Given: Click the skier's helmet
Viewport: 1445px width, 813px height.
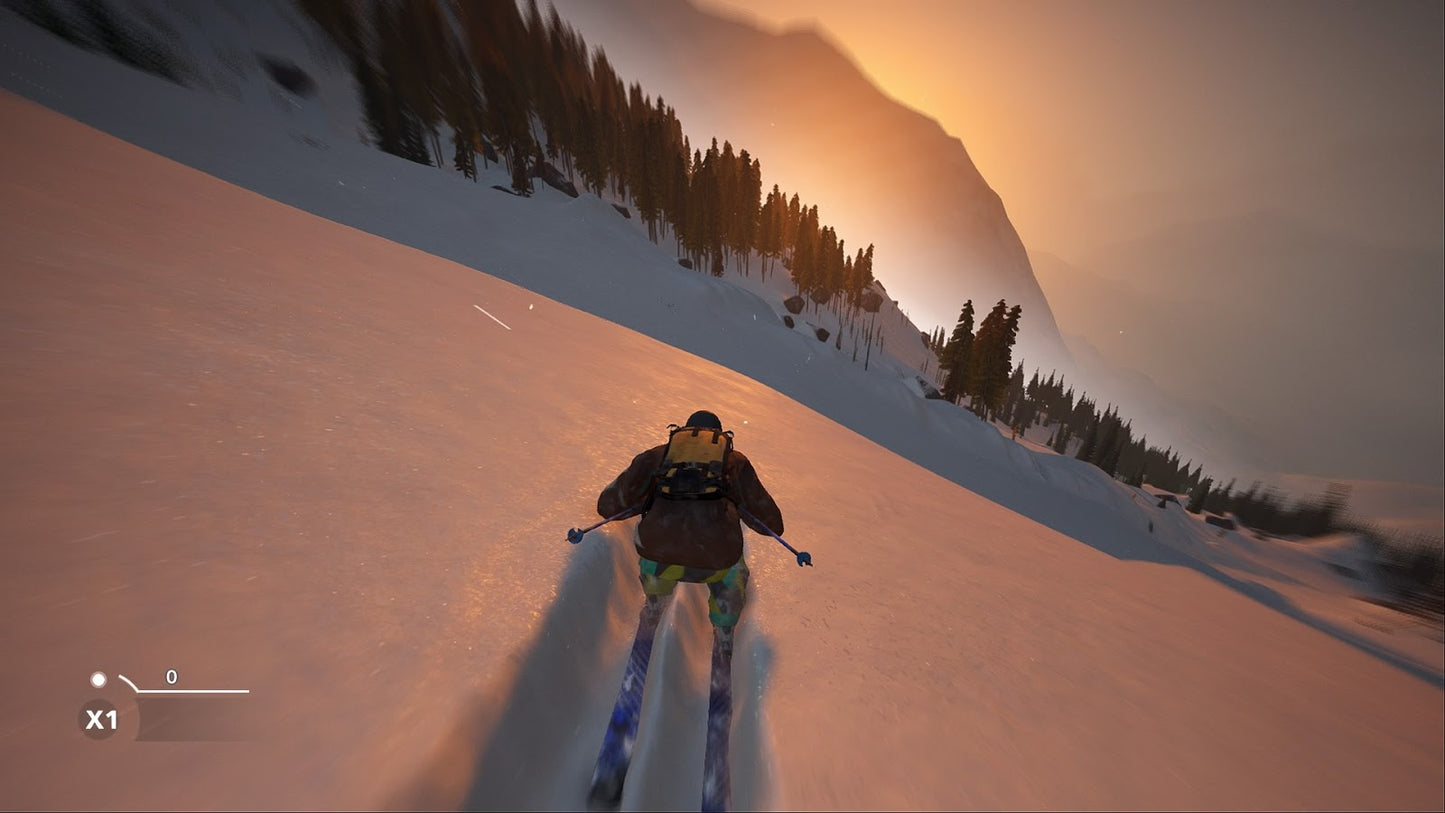Looking at the screenshot, I should 702,418.
